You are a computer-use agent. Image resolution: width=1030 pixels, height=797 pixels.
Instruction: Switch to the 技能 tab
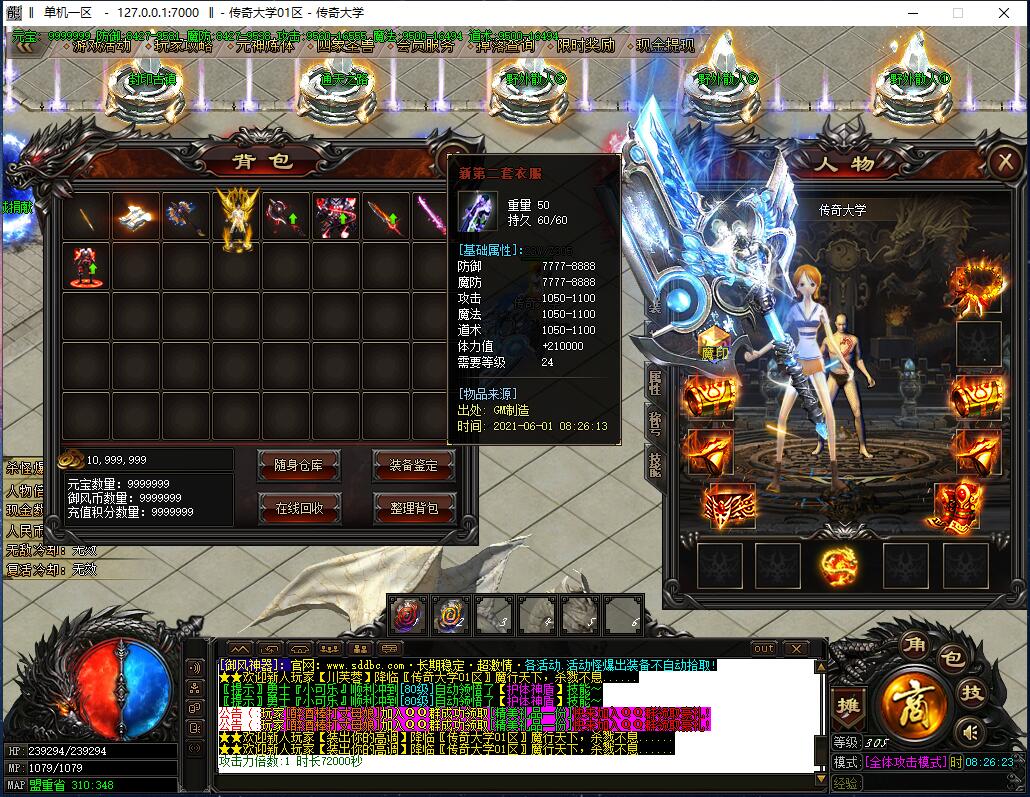click(x=655, y=465)
